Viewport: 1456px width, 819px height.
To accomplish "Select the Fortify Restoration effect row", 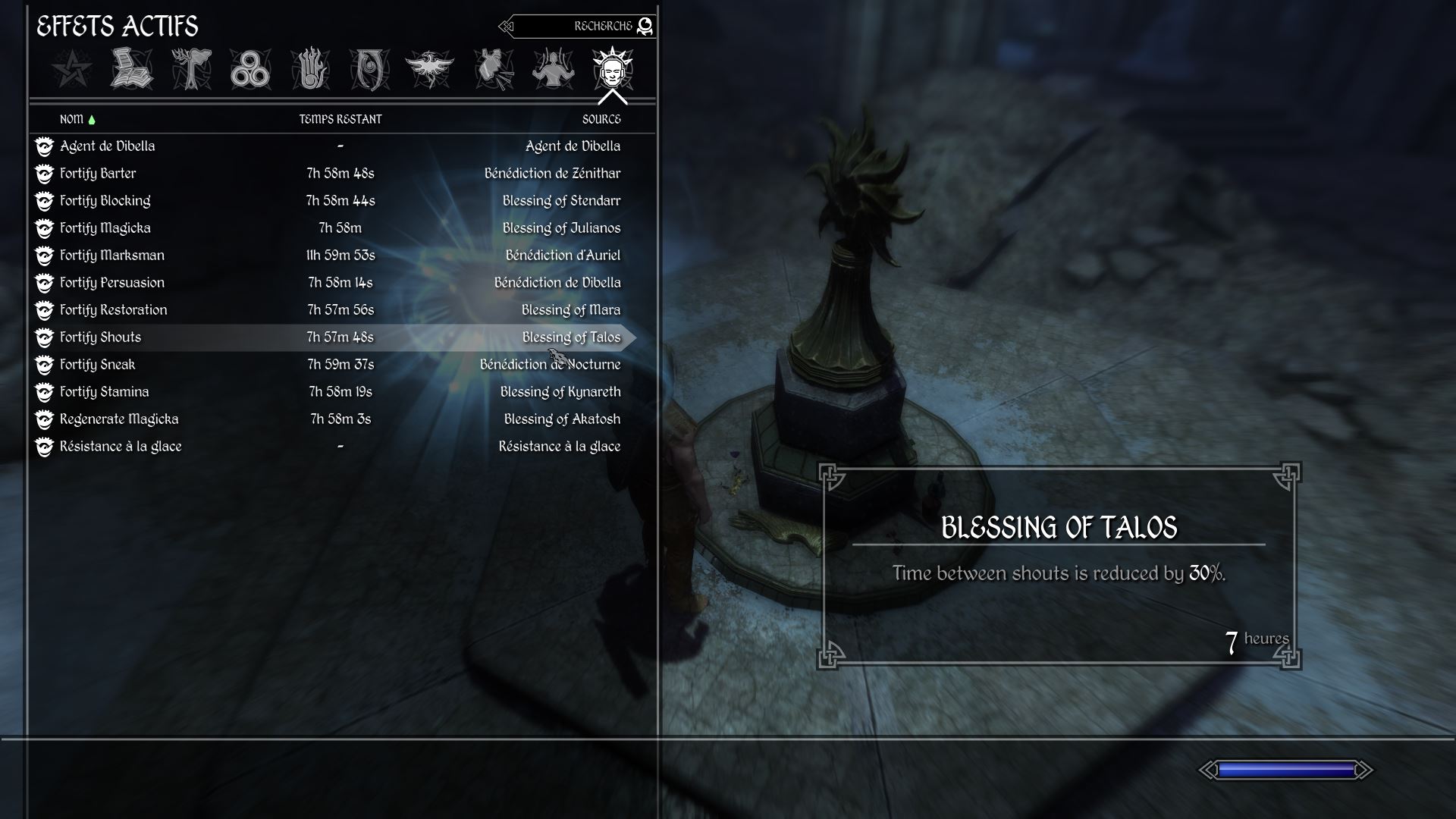I will (114, 310).
